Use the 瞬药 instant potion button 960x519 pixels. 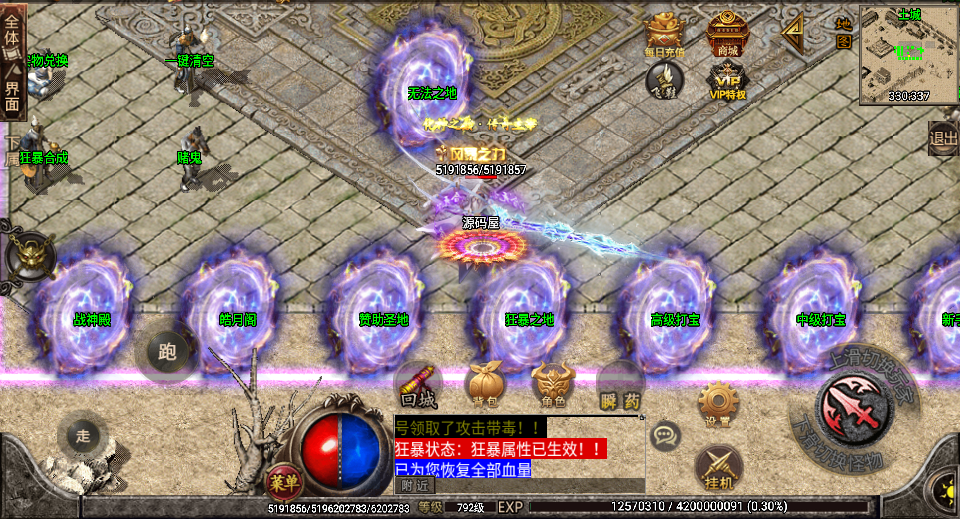point(620,386)
